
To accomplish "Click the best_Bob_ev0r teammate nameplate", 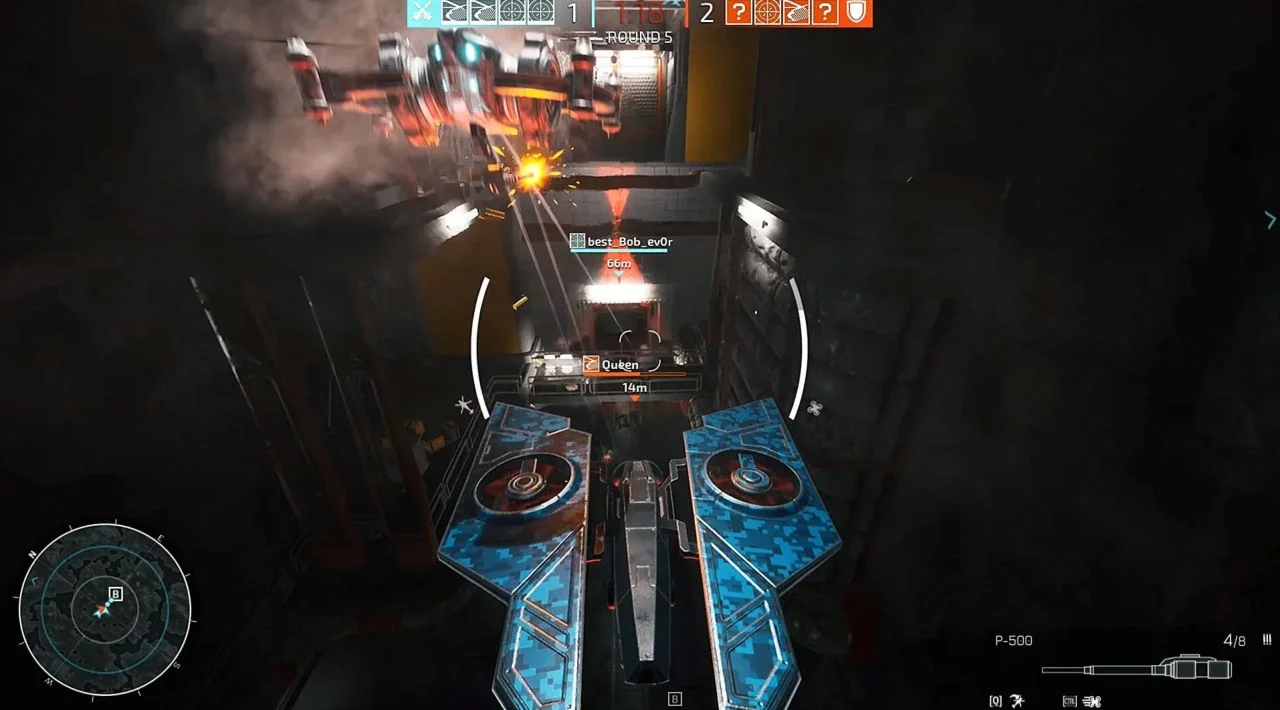I will [x=618, y=241].
